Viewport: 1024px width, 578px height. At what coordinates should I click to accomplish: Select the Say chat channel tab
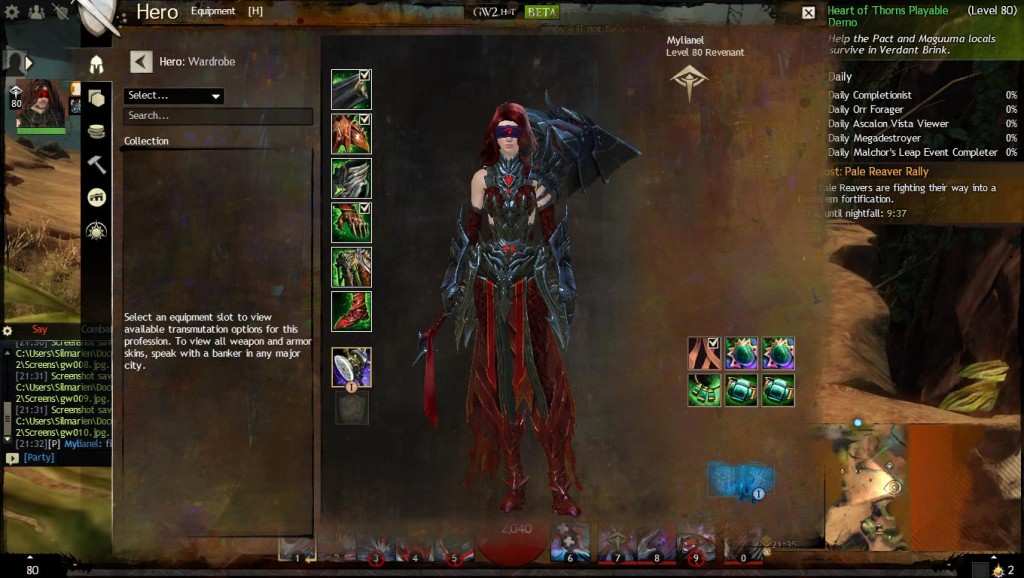click(40, 329)
